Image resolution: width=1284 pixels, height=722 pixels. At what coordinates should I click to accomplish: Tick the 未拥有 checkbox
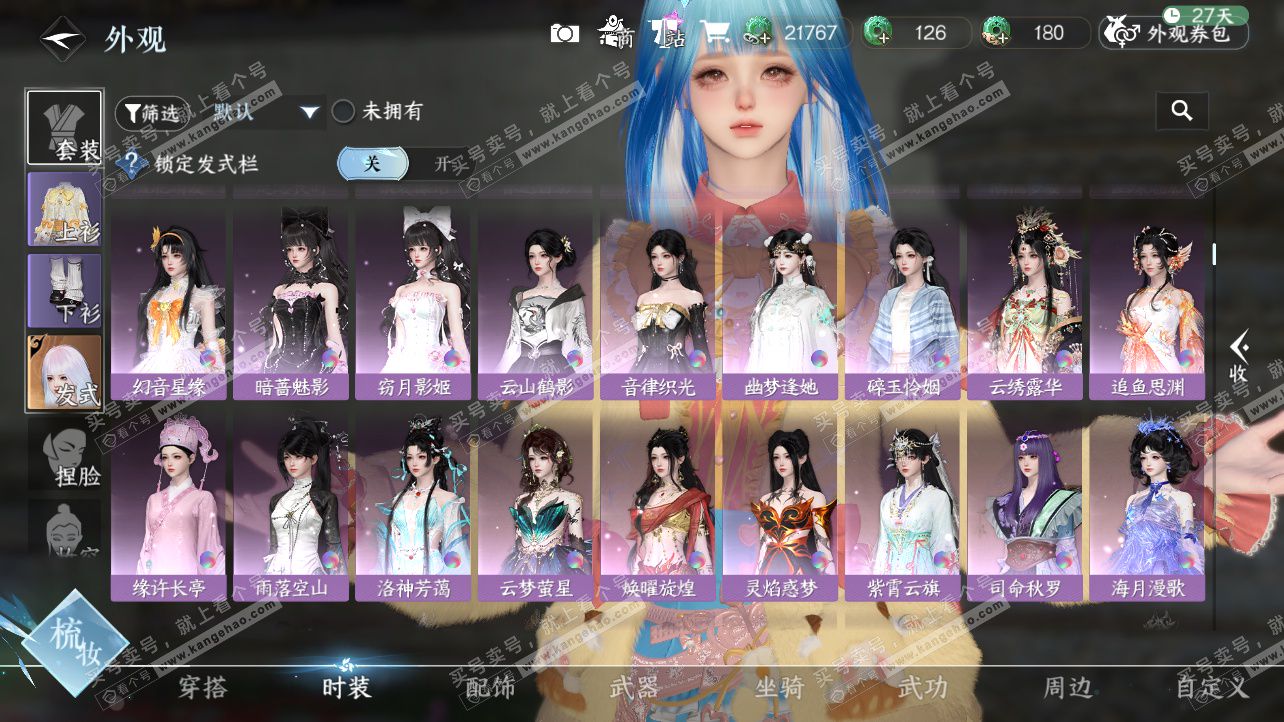point(344,112)
